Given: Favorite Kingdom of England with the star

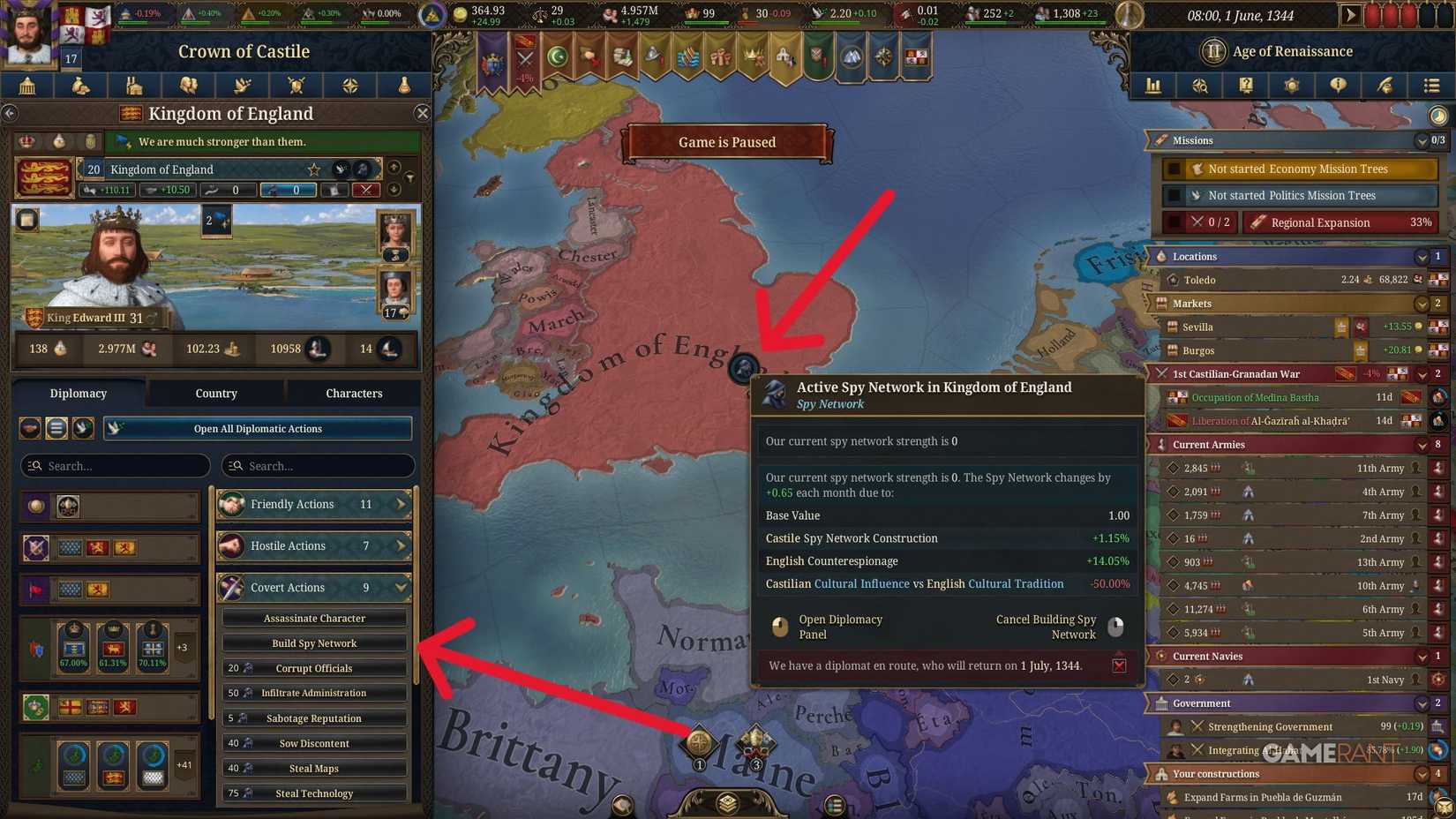Looking at the screenshot, I should click(x=313, y=169).
